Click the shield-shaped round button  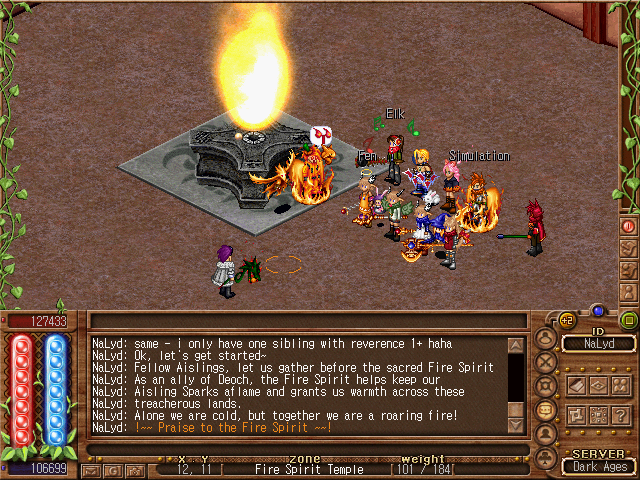(x=546, y=386)
